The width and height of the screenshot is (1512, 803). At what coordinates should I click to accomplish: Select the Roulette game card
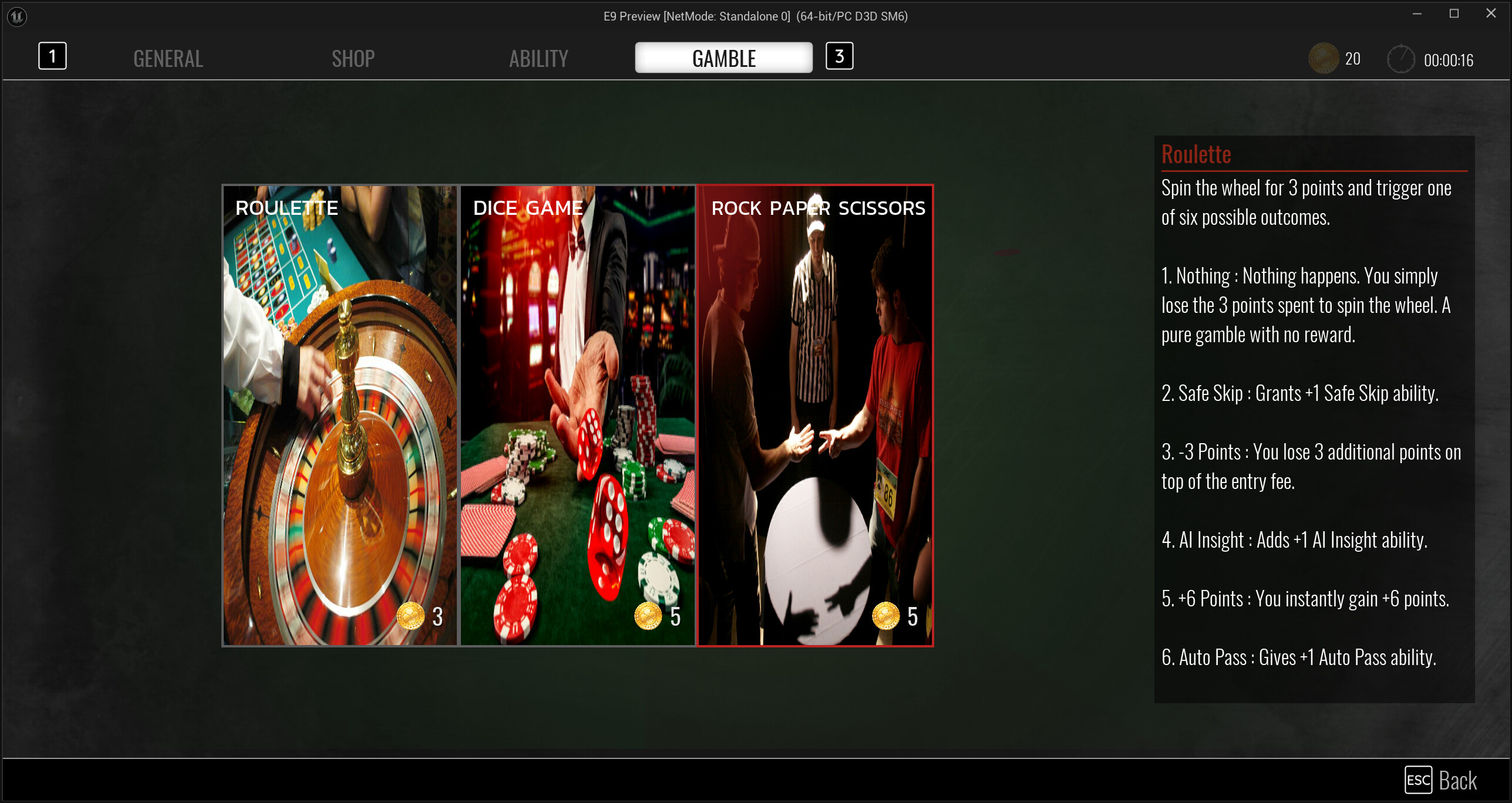click(x=339, y=411)
